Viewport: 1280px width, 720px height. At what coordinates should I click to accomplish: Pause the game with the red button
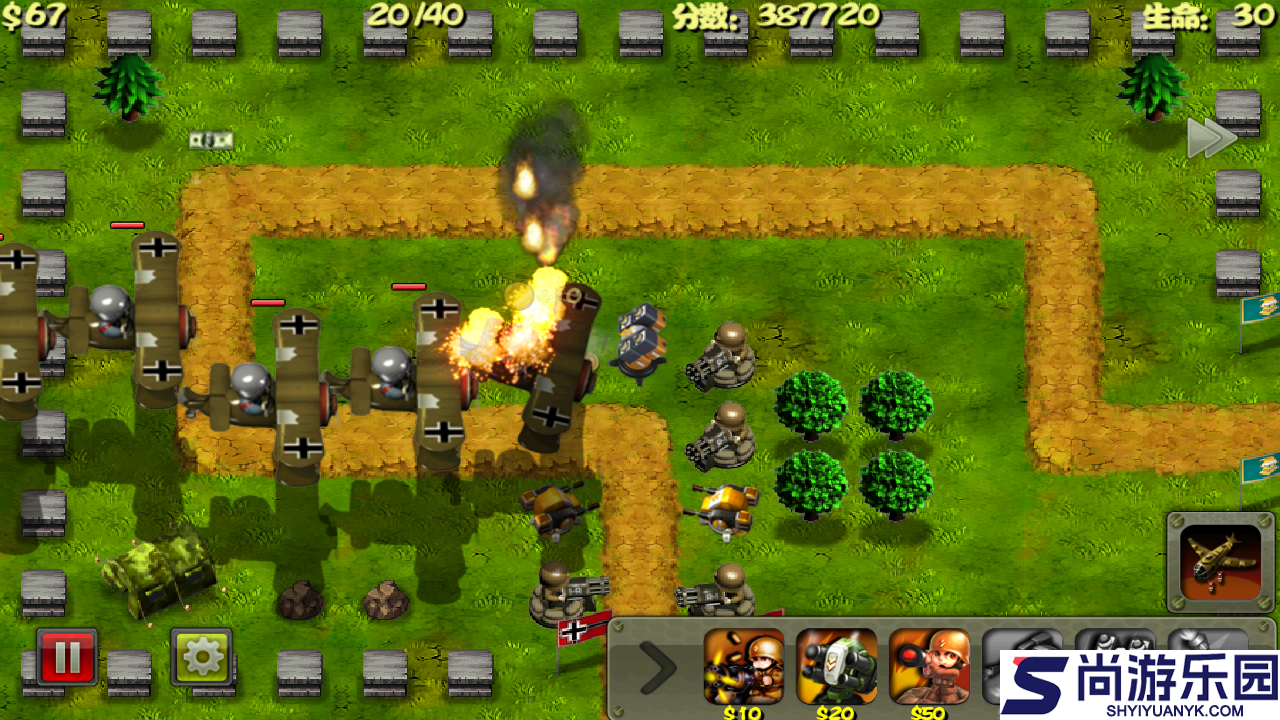point(67,656)
